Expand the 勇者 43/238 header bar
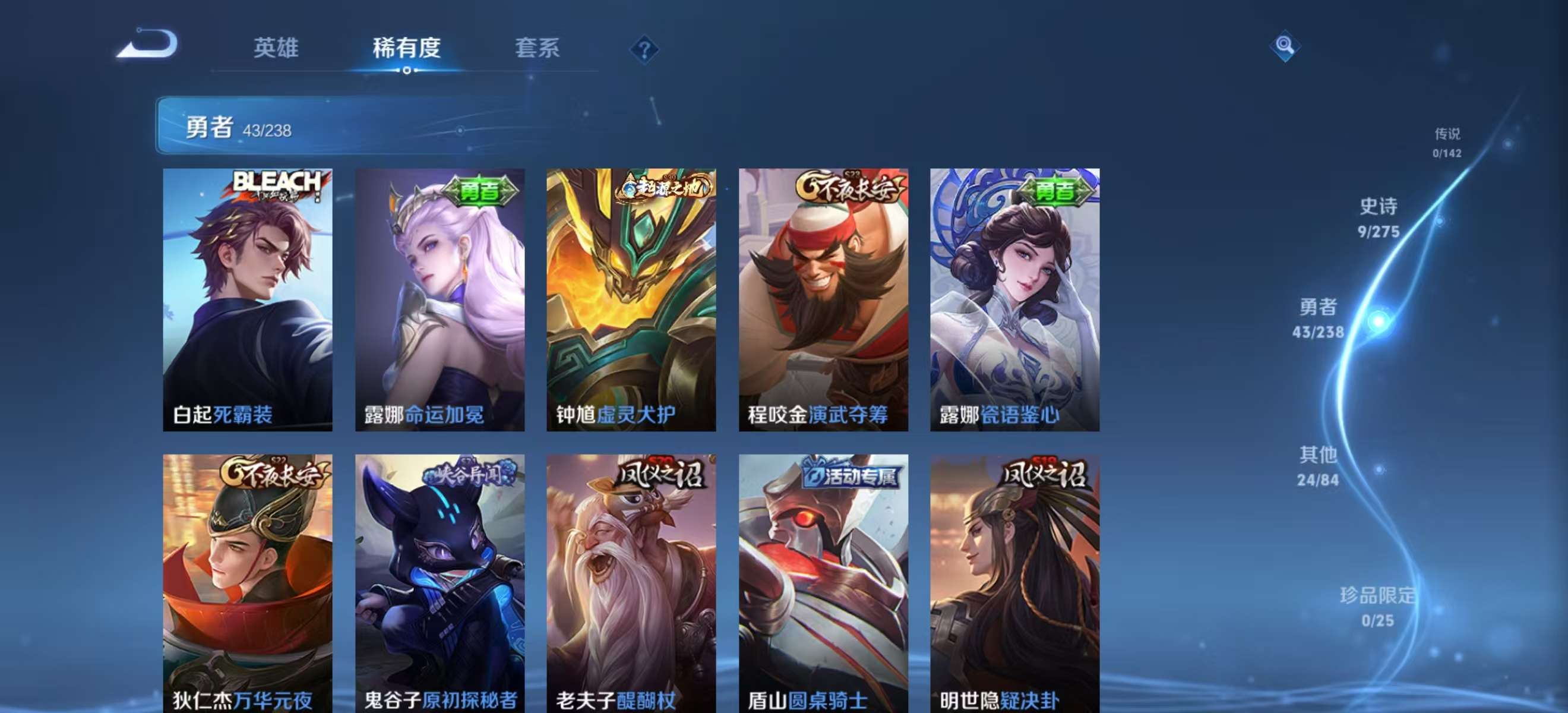 click(x=426, y=129)
